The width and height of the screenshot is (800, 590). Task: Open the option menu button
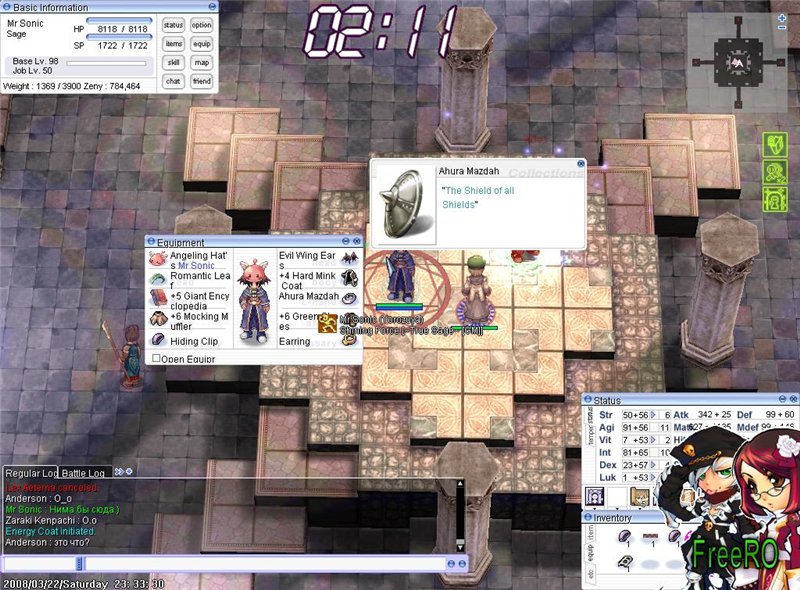202,25
